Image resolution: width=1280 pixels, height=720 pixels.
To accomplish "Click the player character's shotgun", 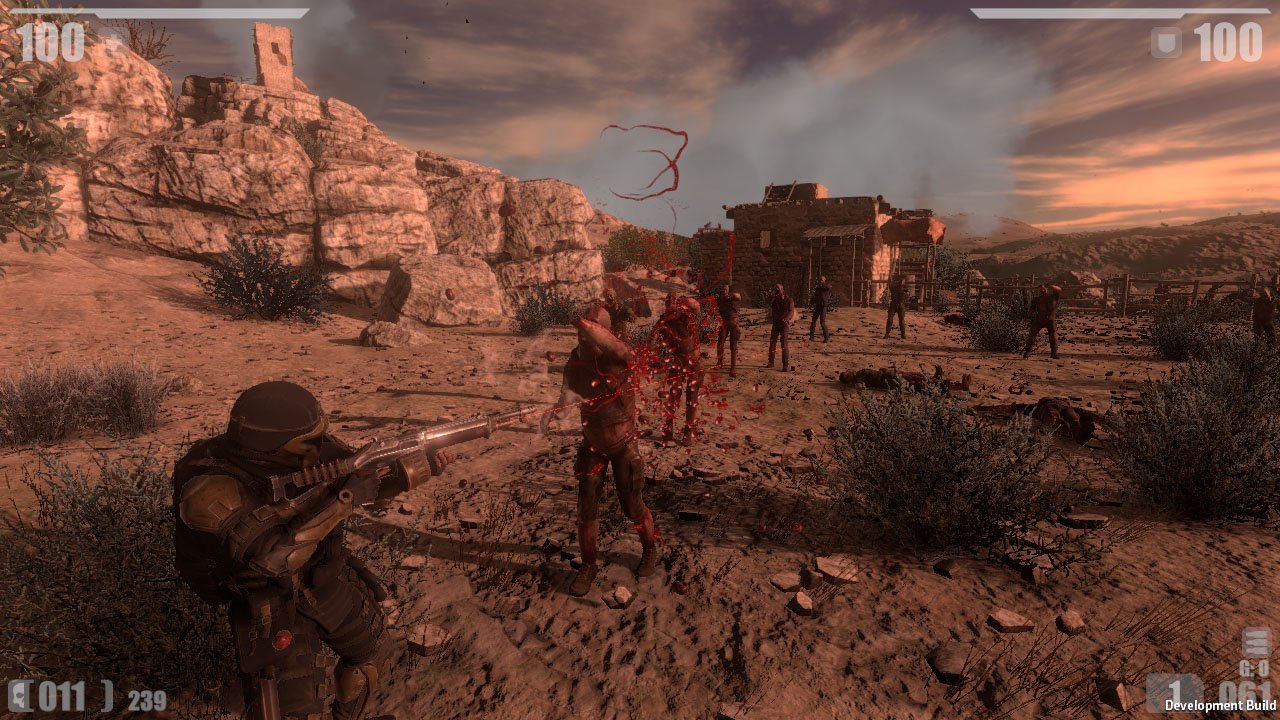I will [410, 450].
